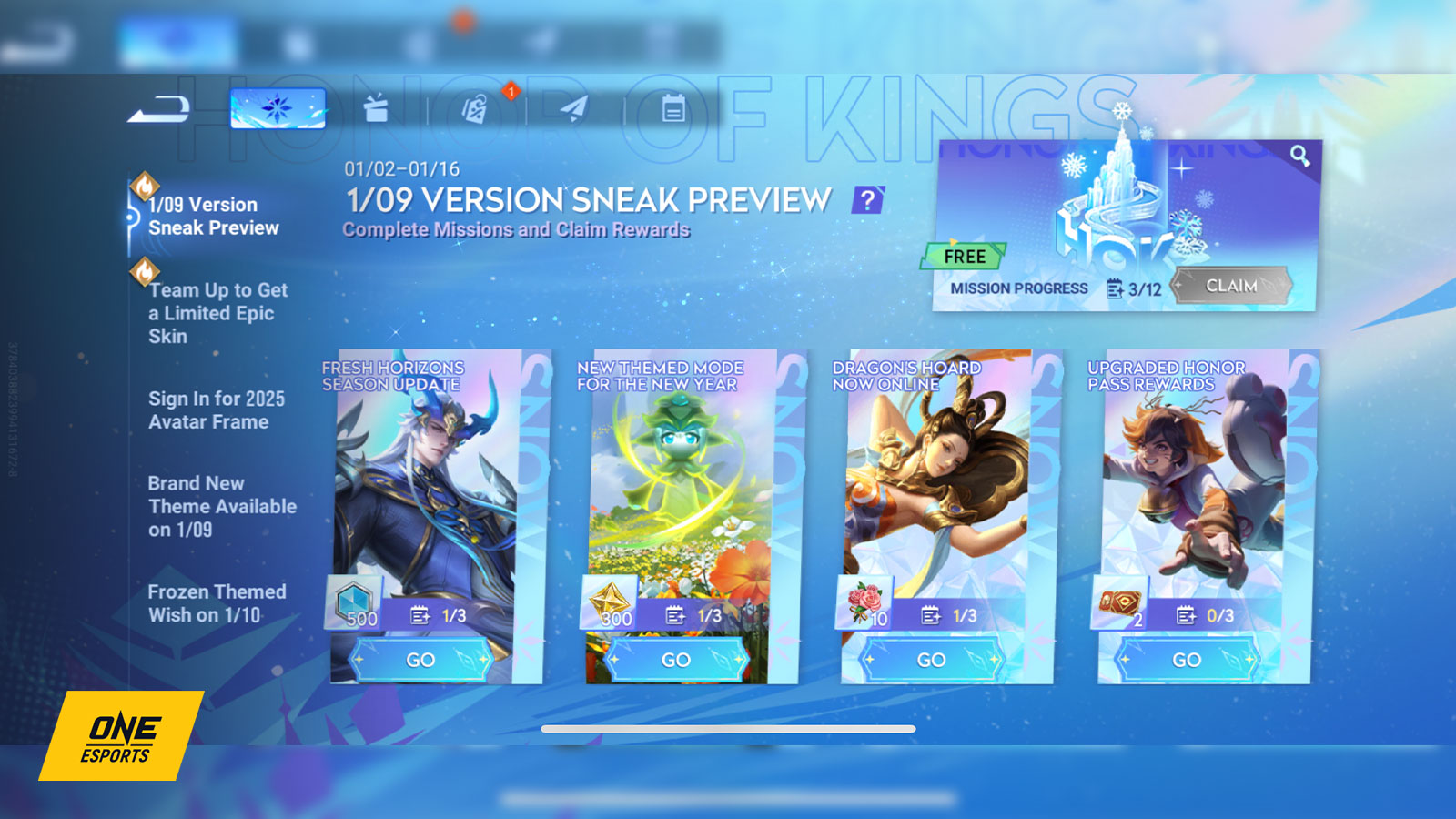Open the question mark help icon beside the title
This screenshot has height=819, width=1456.
(868, 199)
